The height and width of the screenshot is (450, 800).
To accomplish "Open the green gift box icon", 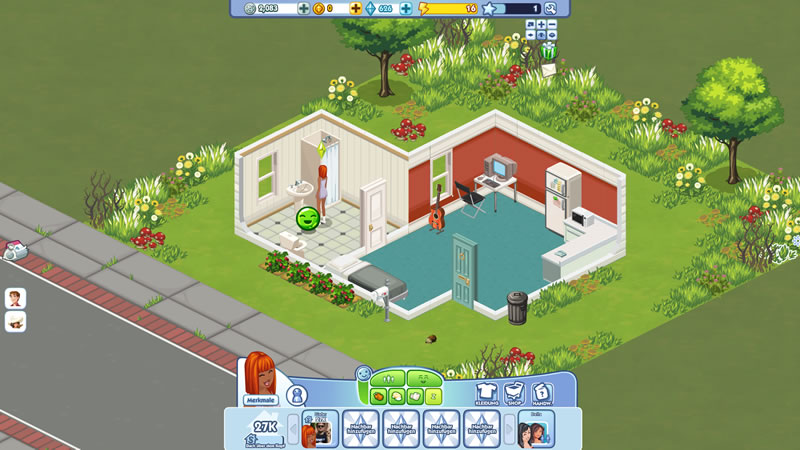I will [548, 50].
